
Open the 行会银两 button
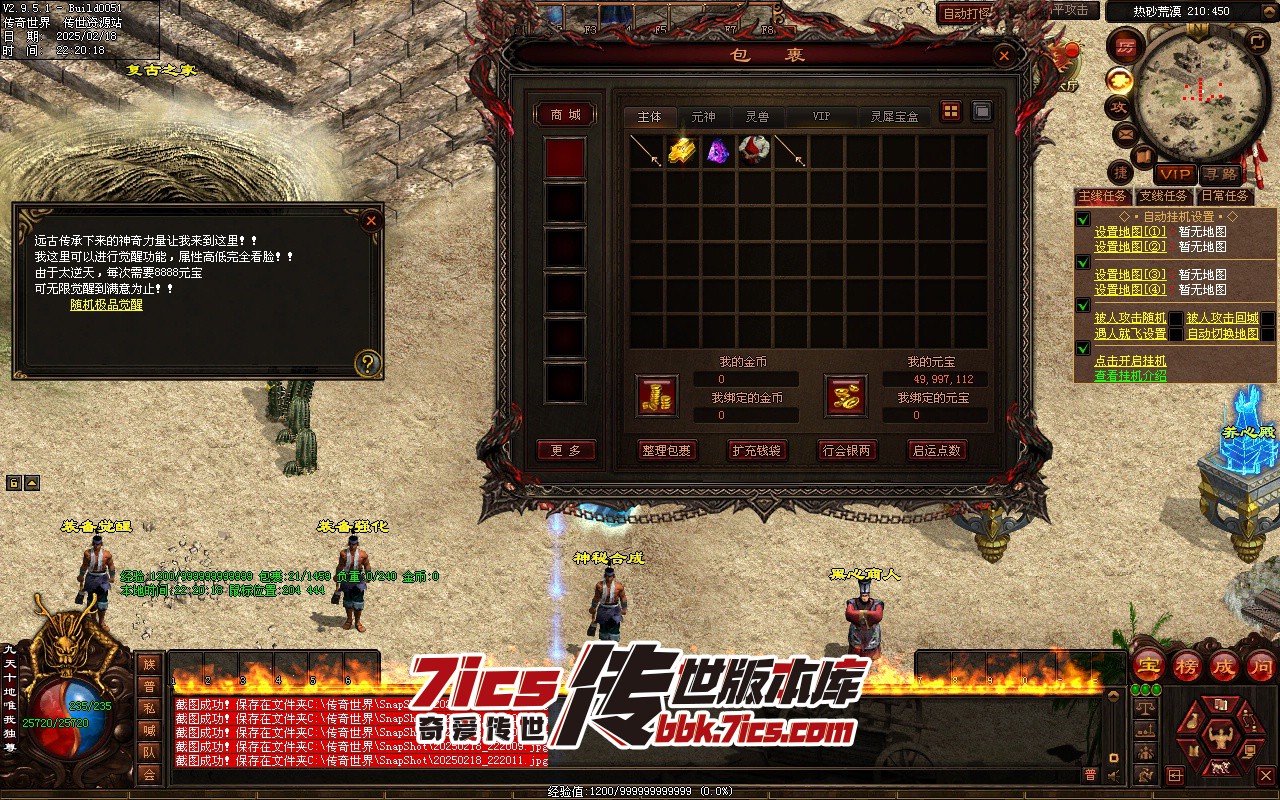click(x=846, y=450)
